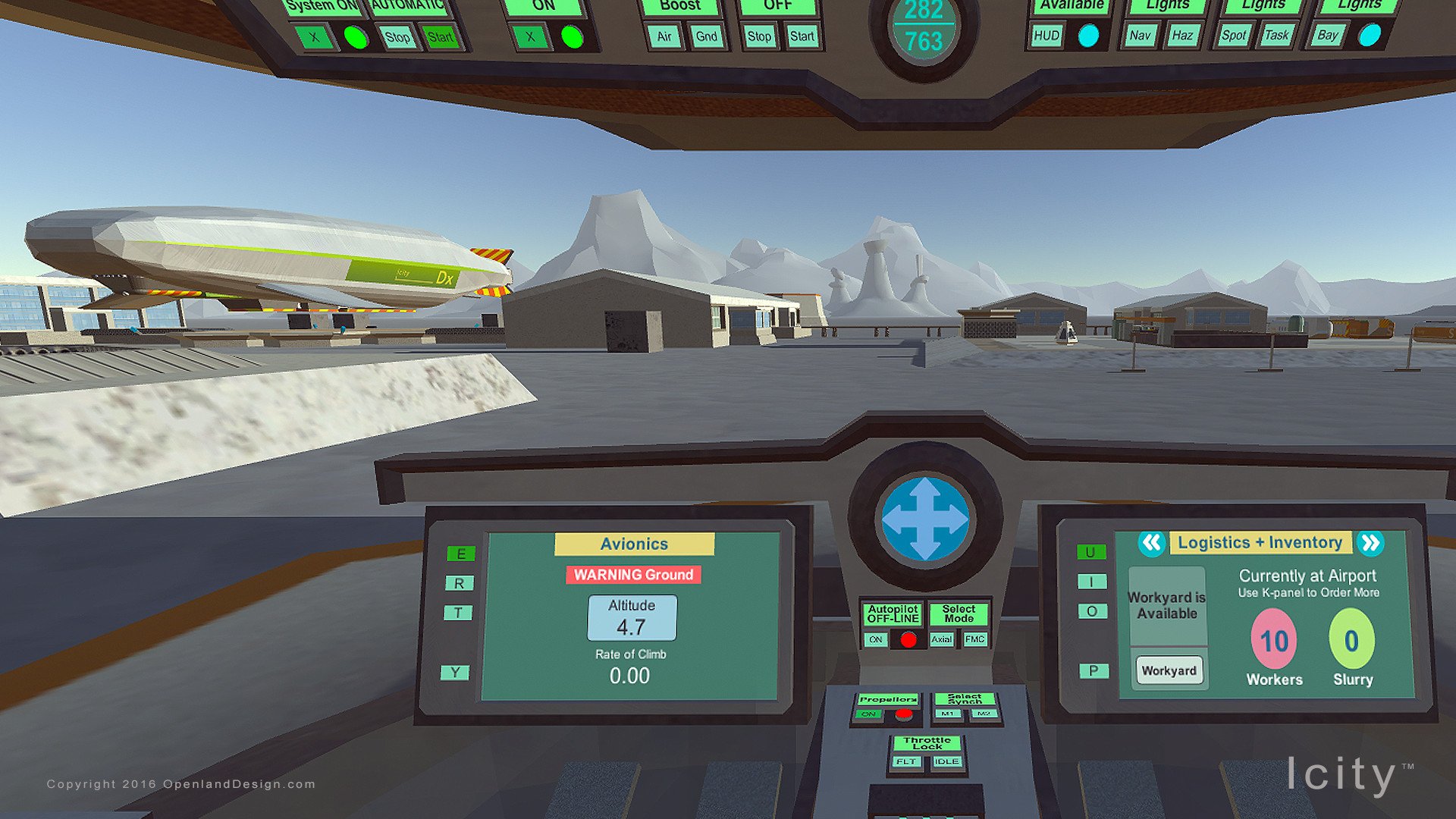The image size is (1456, 819).
Task: Set Throttle Lock to IDLE
Action: [945, 761]
